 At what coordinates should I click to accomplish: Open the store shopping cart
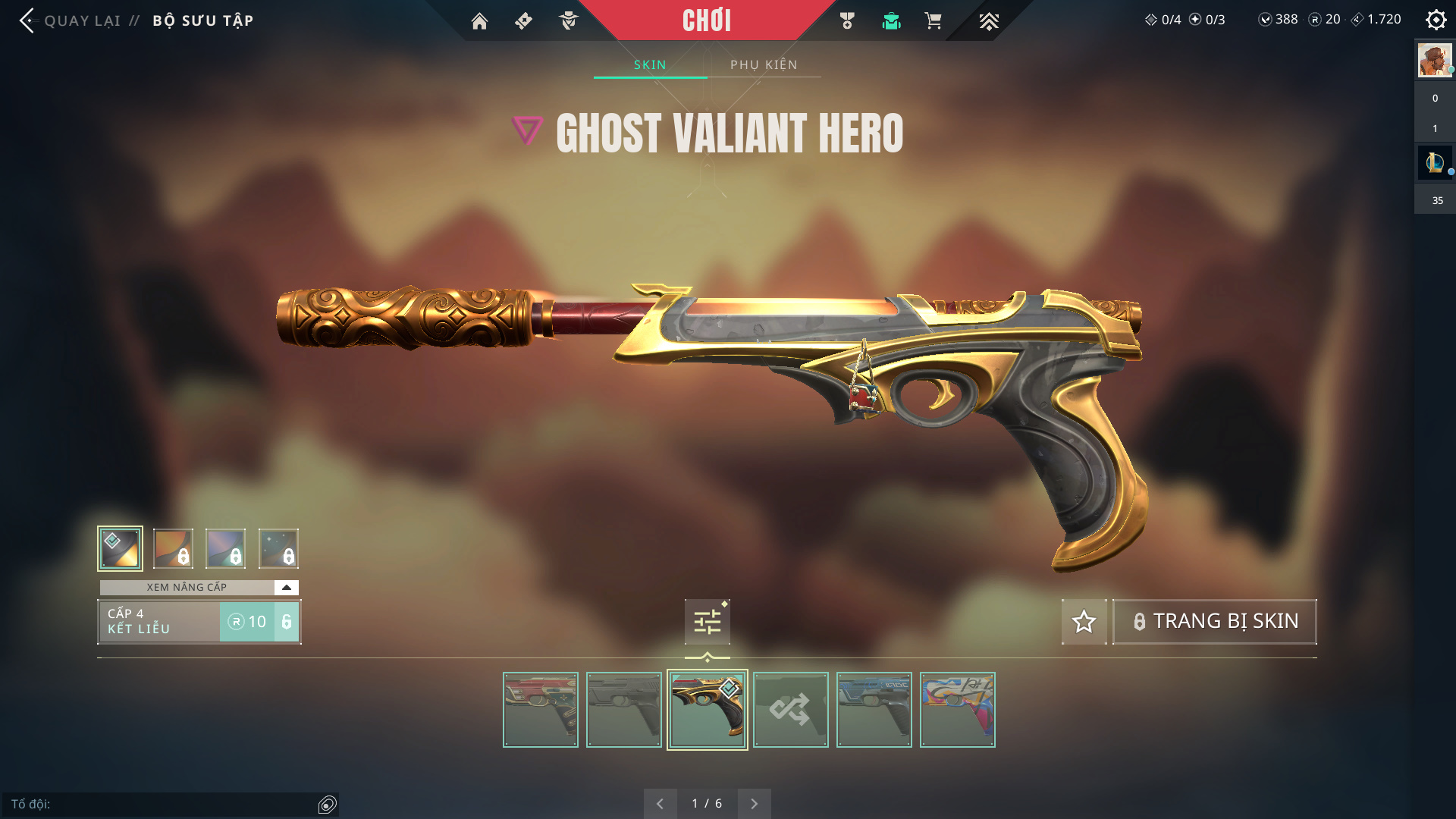(x=933, y=20)
